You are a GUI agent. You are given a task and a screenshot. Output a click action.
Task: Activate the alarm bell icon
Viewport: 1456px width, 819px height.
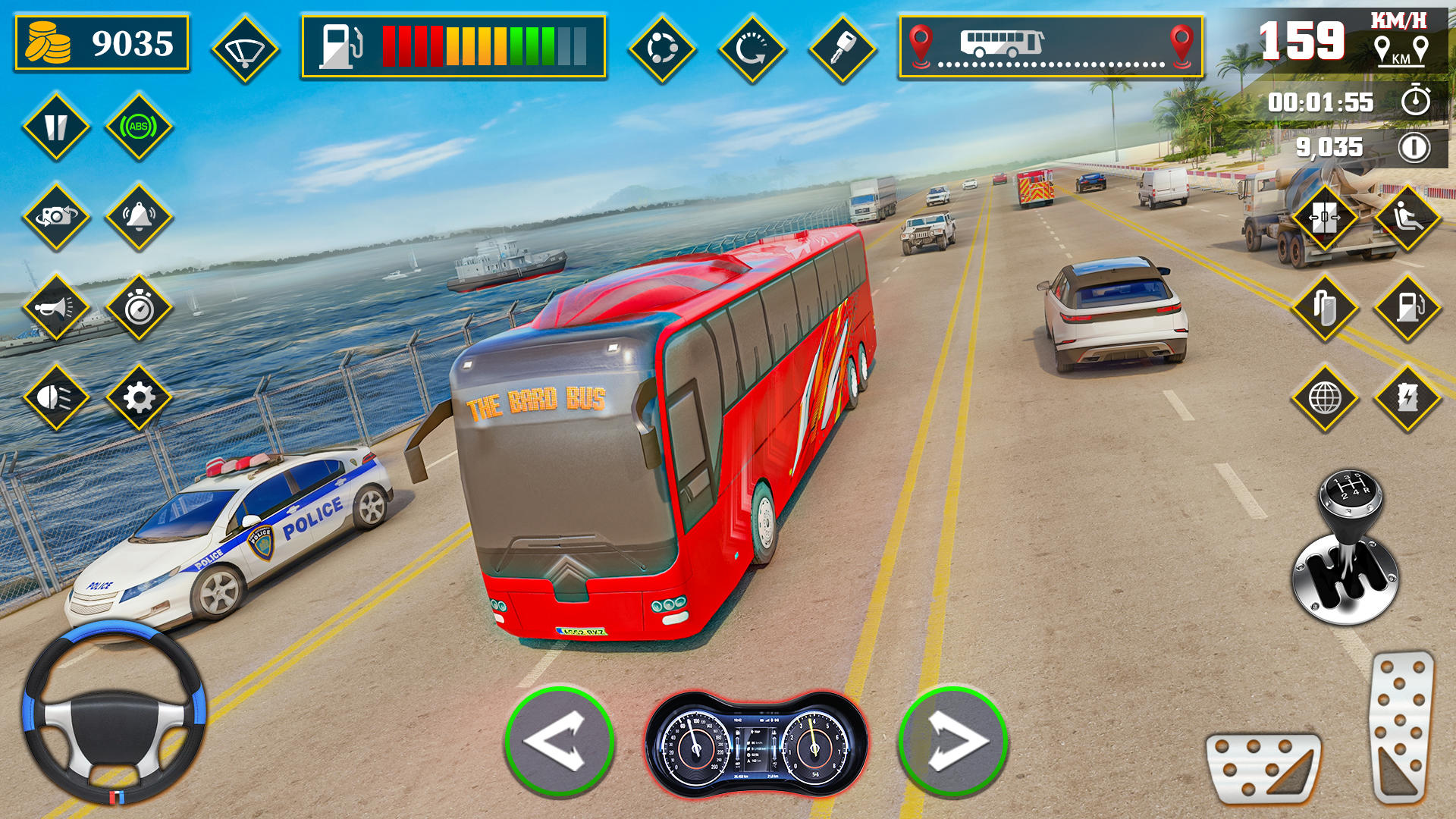pos(139,217)
